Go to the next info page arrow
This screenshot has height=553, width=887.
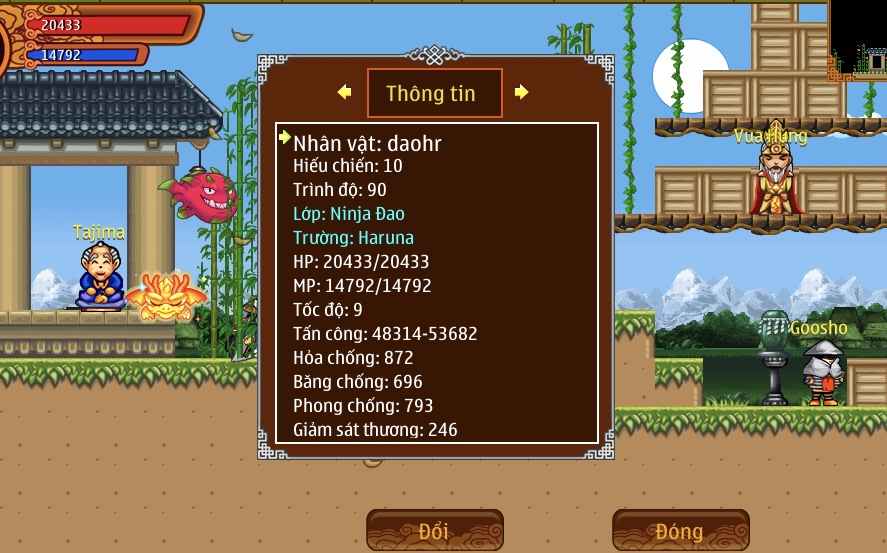[x=521, y=92]
